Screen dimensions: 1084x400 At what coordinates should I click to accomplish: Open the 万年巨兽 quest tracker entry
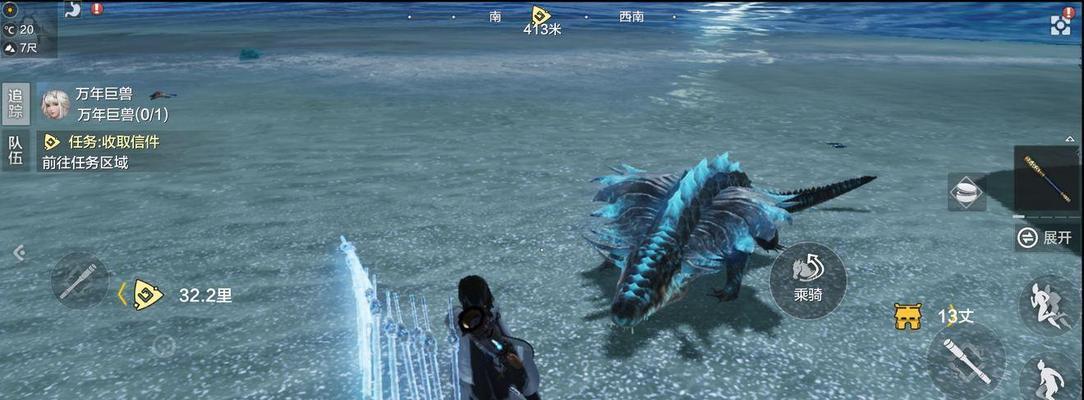(104, 104)
